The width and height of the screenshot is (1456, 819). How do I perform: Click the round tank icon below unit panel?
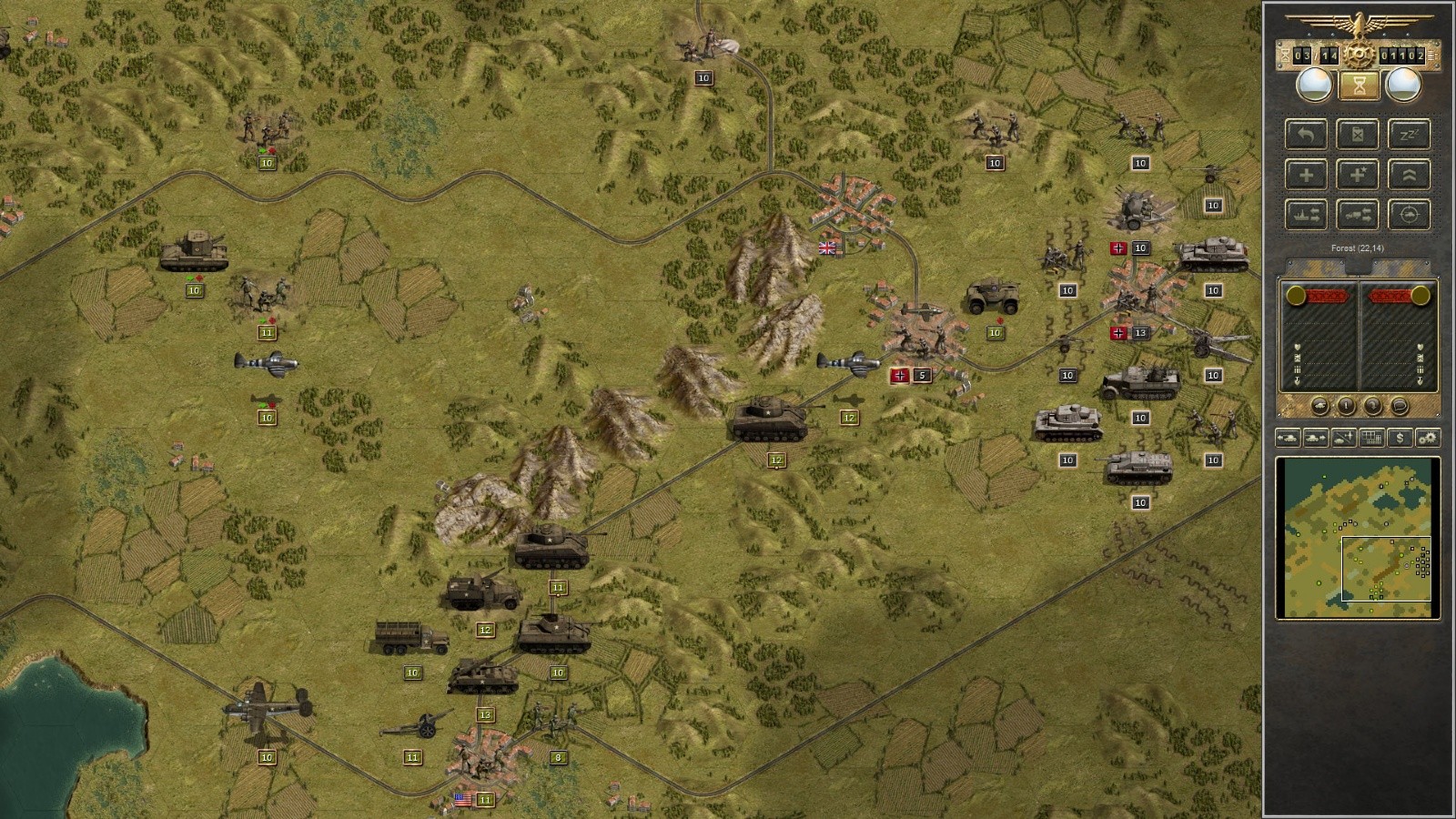[1319, 406]
